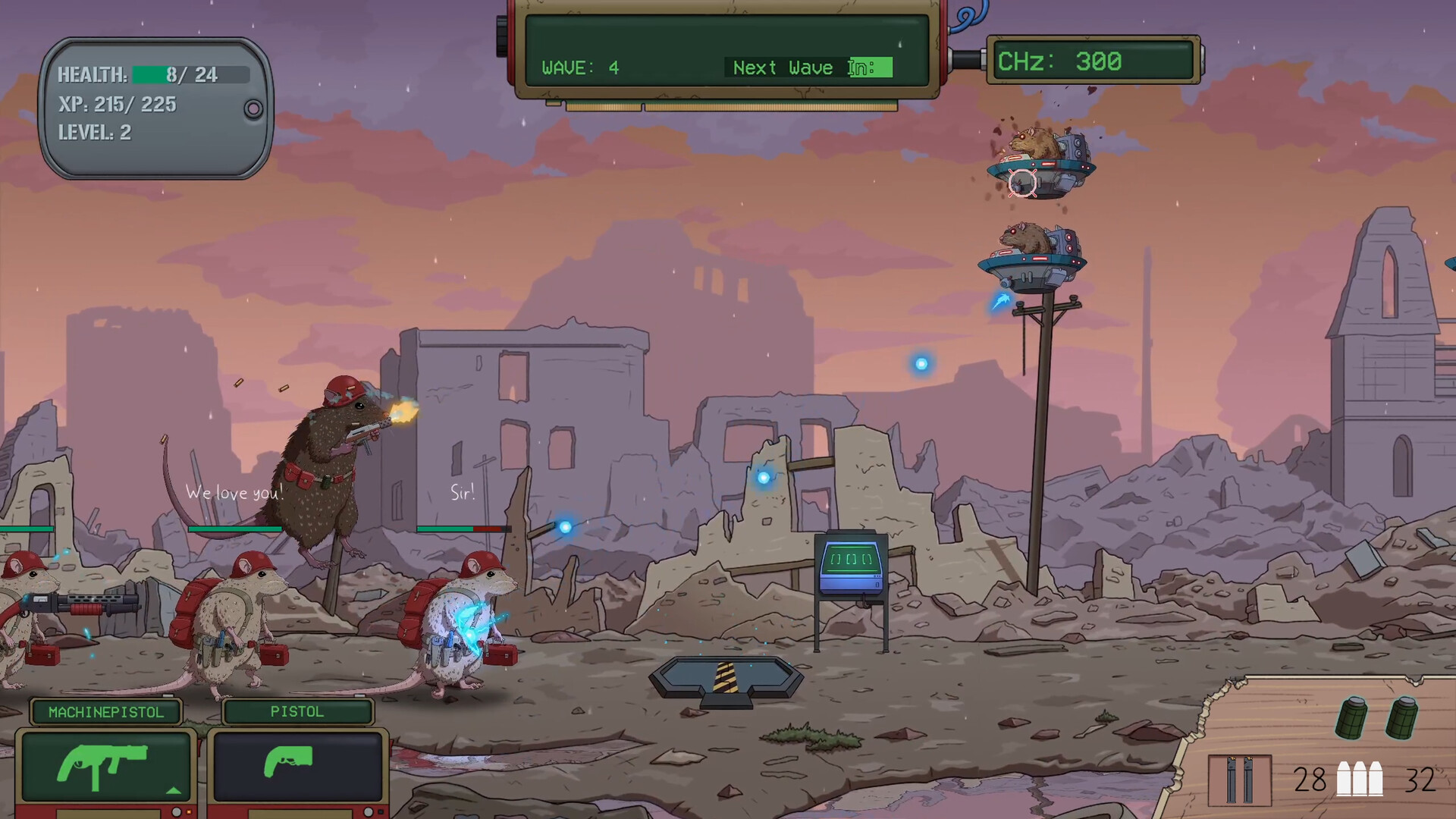Image resolution: width=1456 pixels, height=819 pixels.
Task: Select the MACHINEPISTOL name tab
Action: [106, 712]
